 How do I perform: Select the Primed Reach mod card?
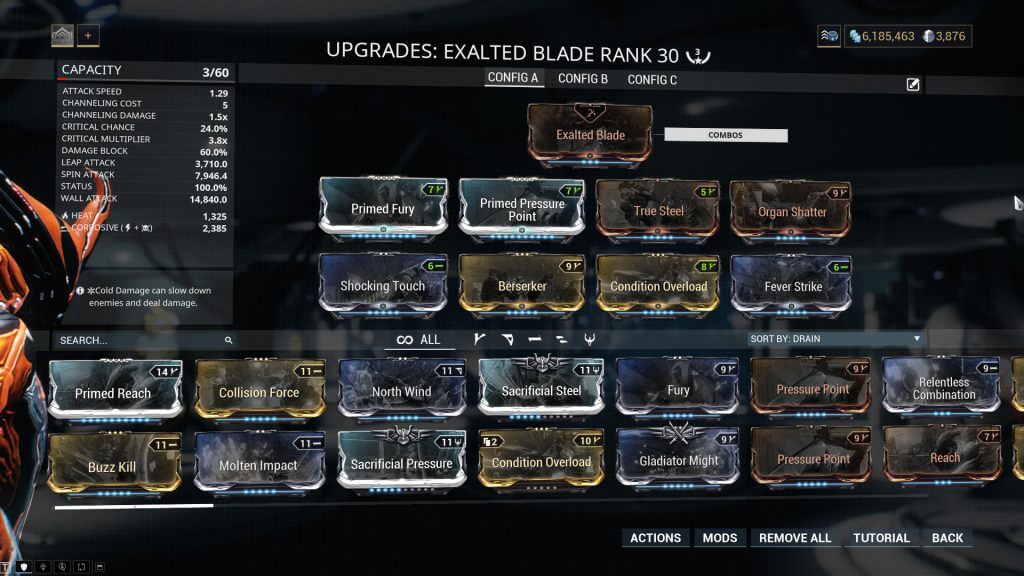114,392
